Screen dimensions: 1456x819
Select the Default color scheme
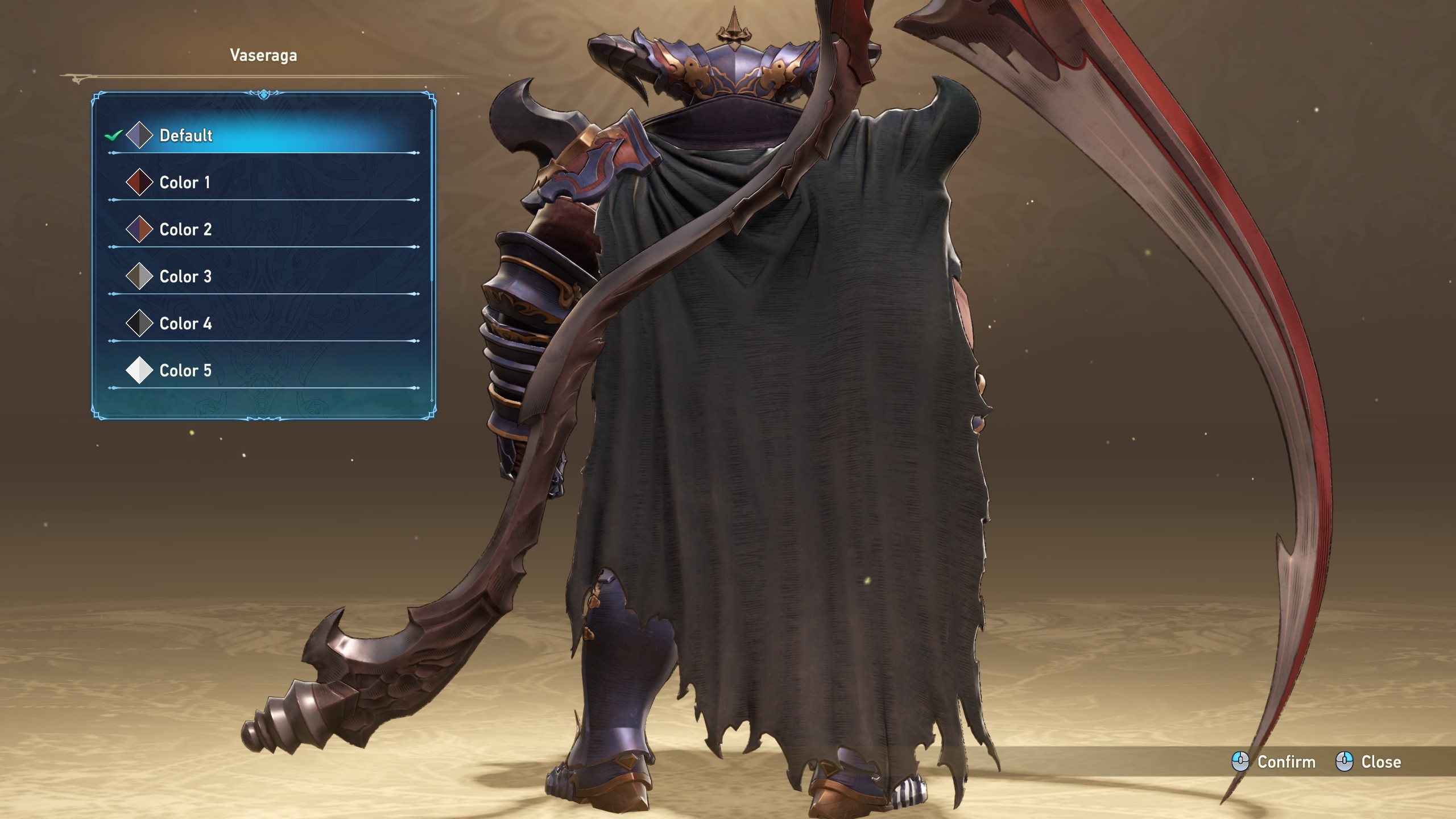[186, 135]
